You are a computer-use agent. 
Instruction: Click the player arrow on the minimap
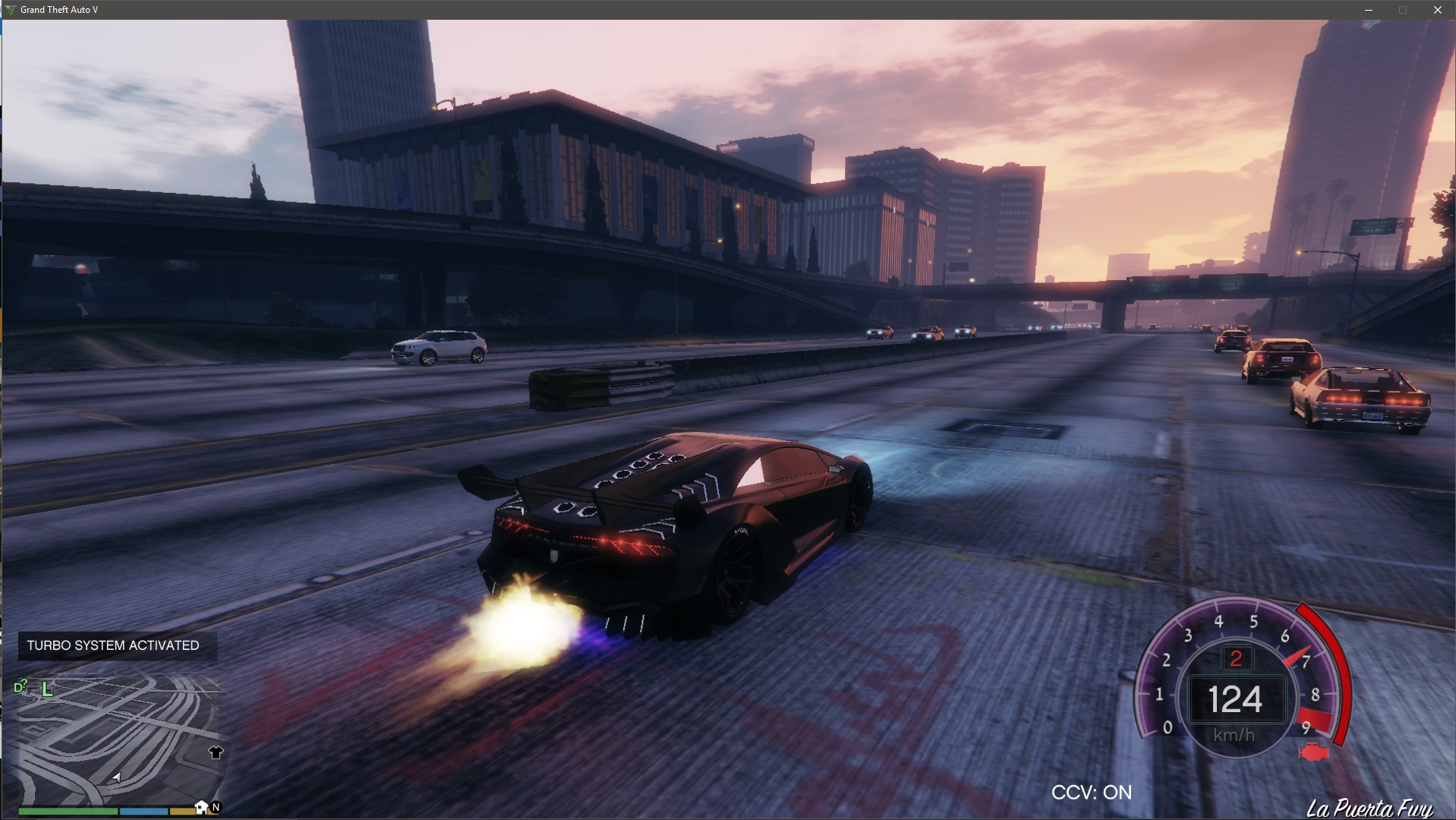pos(116,777)
